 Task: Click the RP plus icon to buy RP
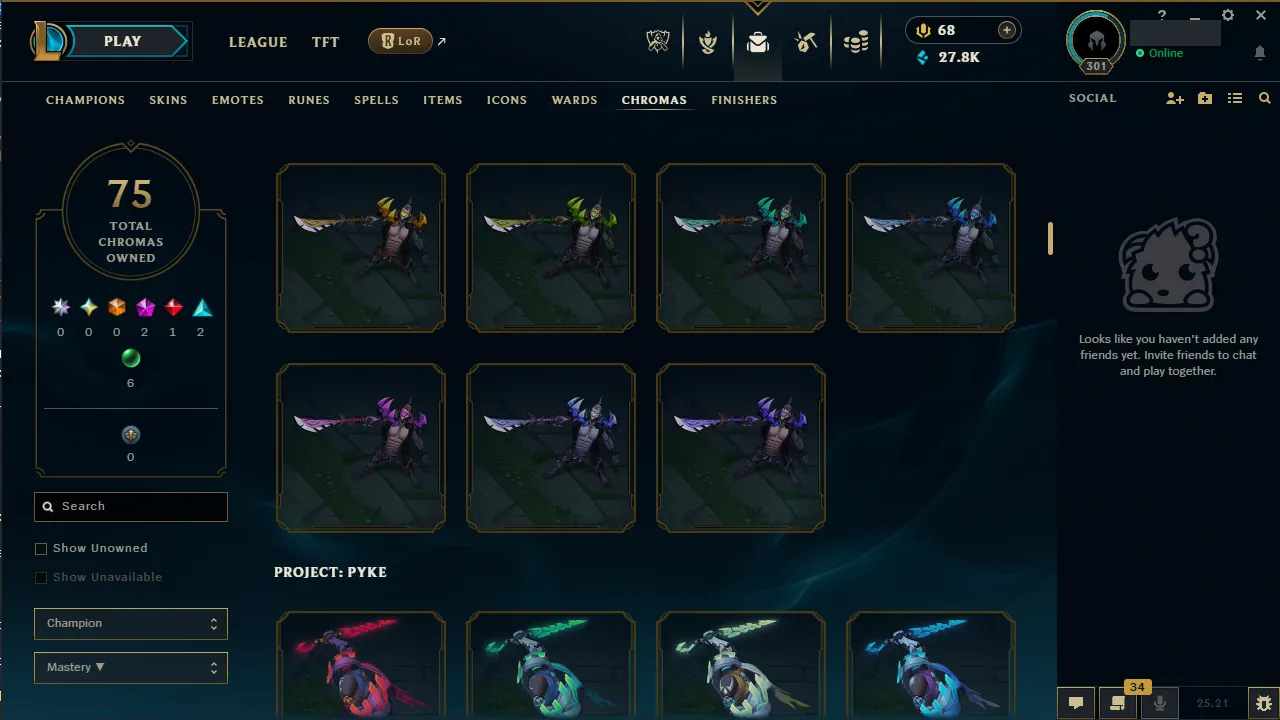[1006, 30]
